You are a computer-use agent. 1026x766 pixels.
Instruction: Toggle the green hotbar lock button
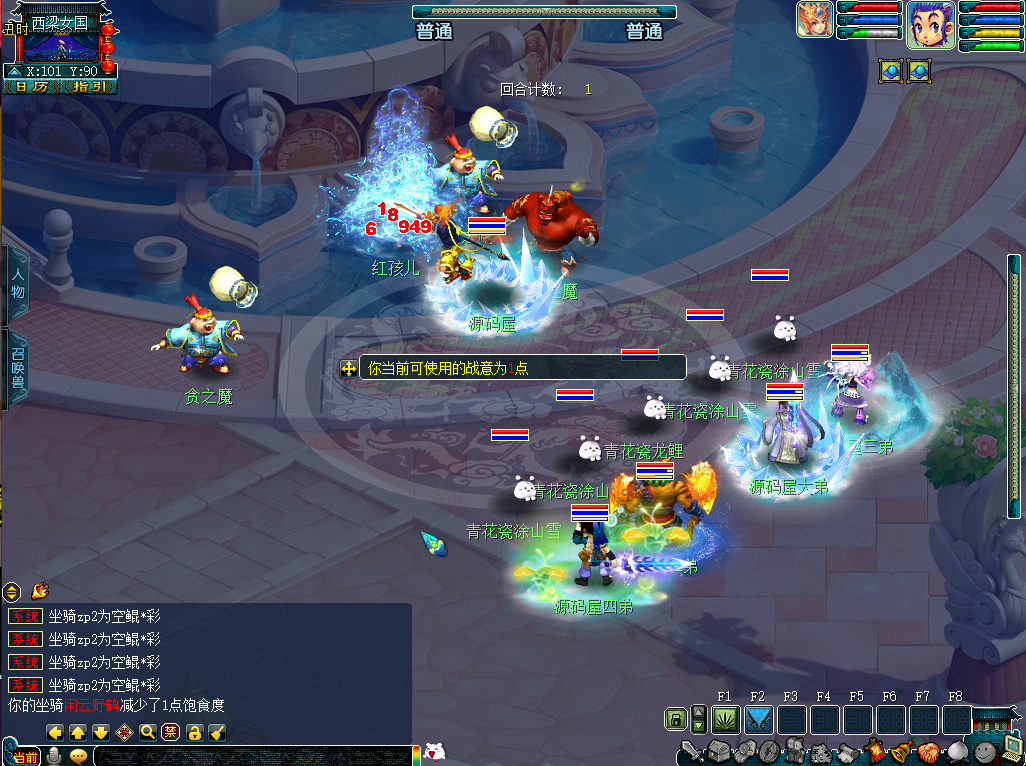(676, 719)
